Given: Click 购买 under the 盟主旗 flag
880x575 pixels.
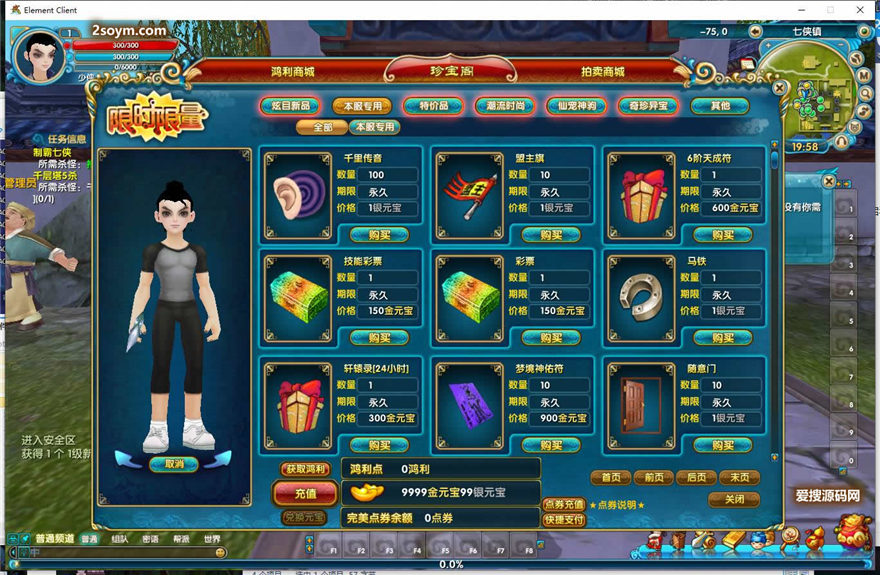Looking at the screenshot, I should [x=551, y=235].
